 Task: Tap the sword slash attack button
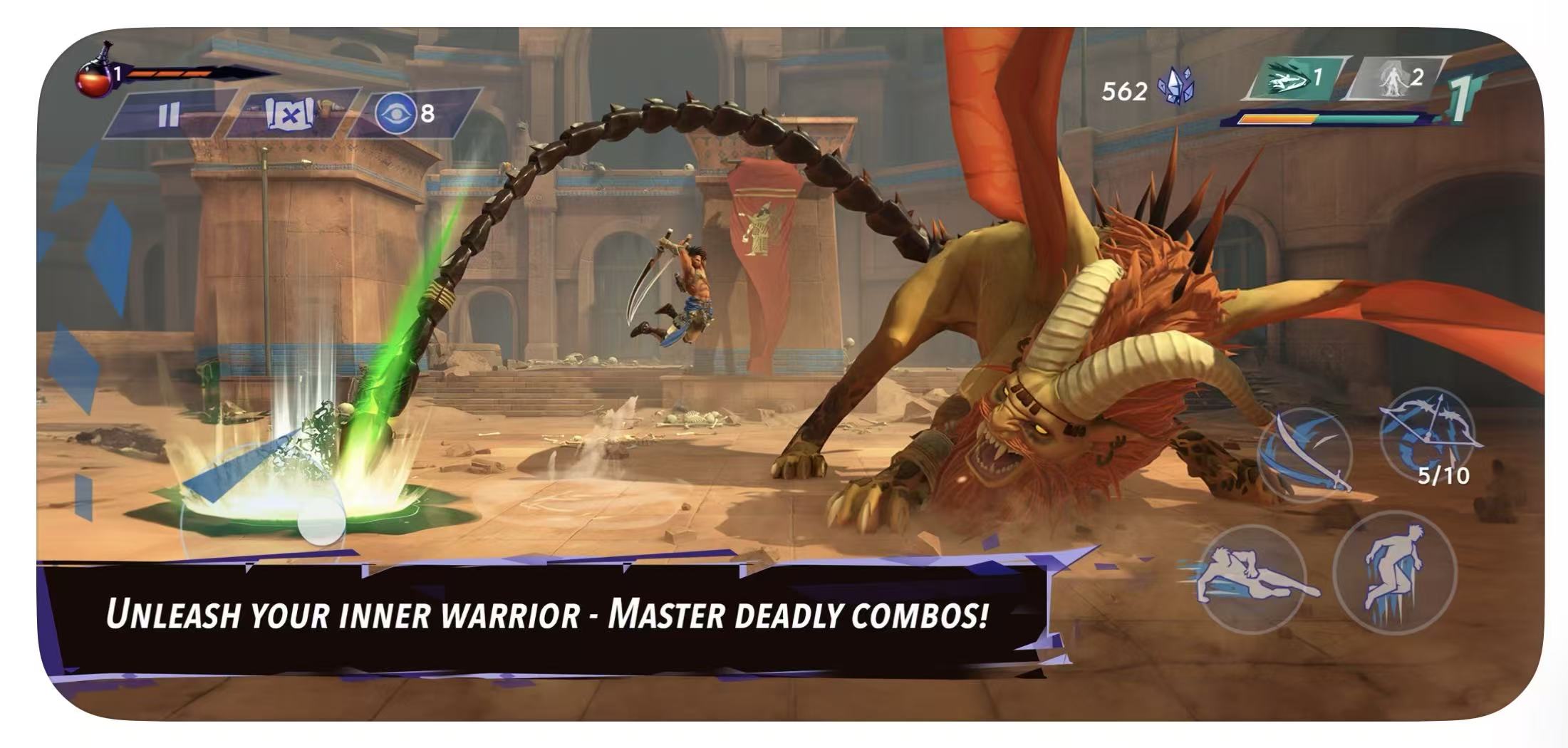tap(1306, 453)
